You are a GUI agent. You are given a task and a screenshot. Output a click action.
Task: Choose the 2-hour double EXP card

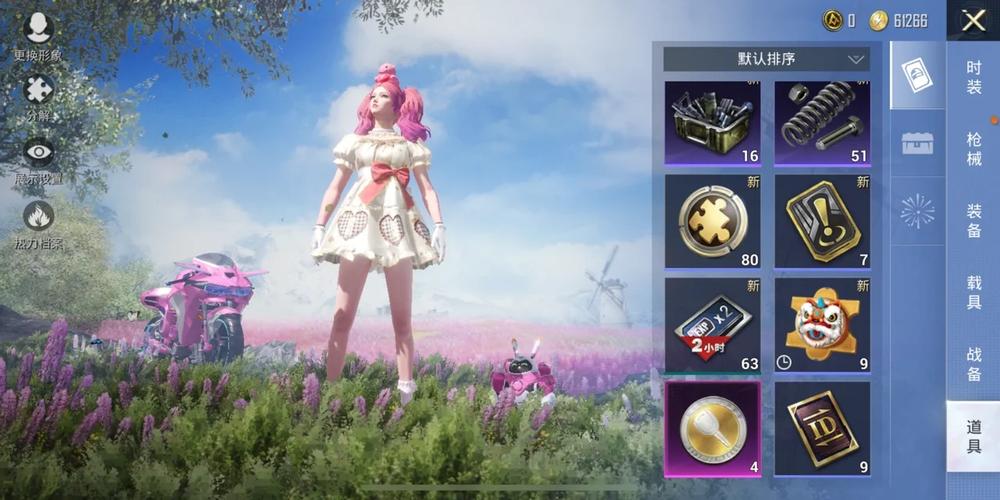(712, 325)
